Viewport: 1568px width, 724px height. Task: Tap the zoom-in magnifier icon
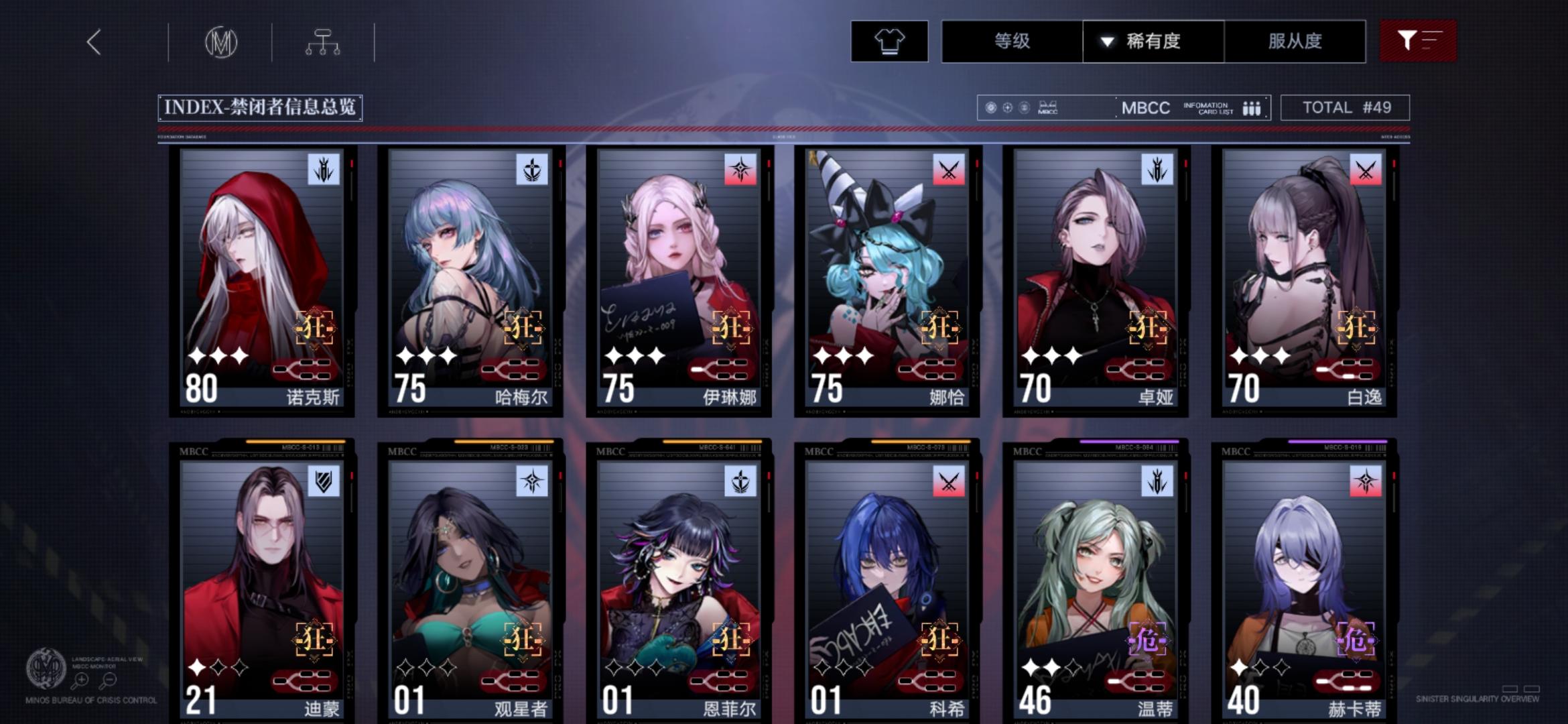coord(82,679)
